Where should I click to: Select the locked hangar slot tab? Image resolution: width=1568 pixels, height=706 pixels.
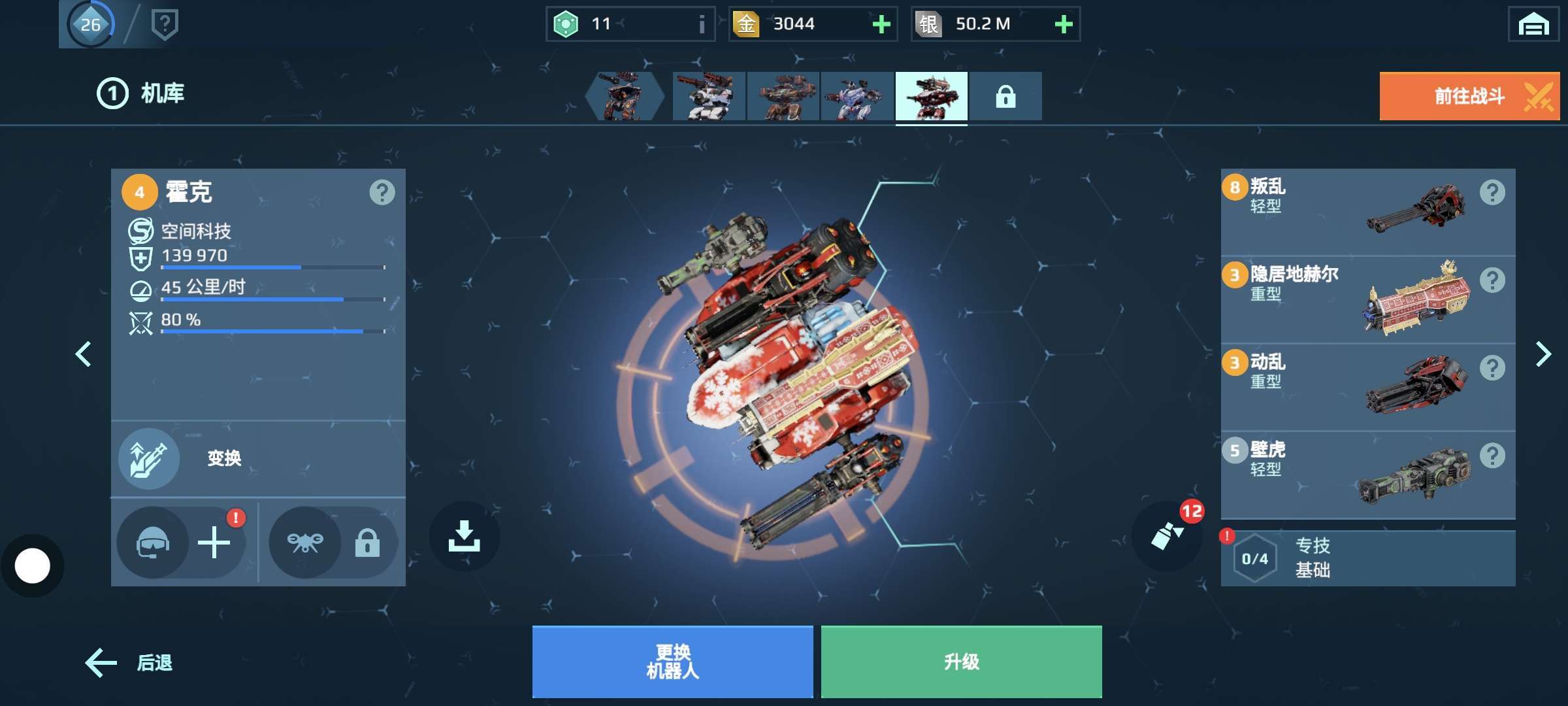tap(1005, 97)
